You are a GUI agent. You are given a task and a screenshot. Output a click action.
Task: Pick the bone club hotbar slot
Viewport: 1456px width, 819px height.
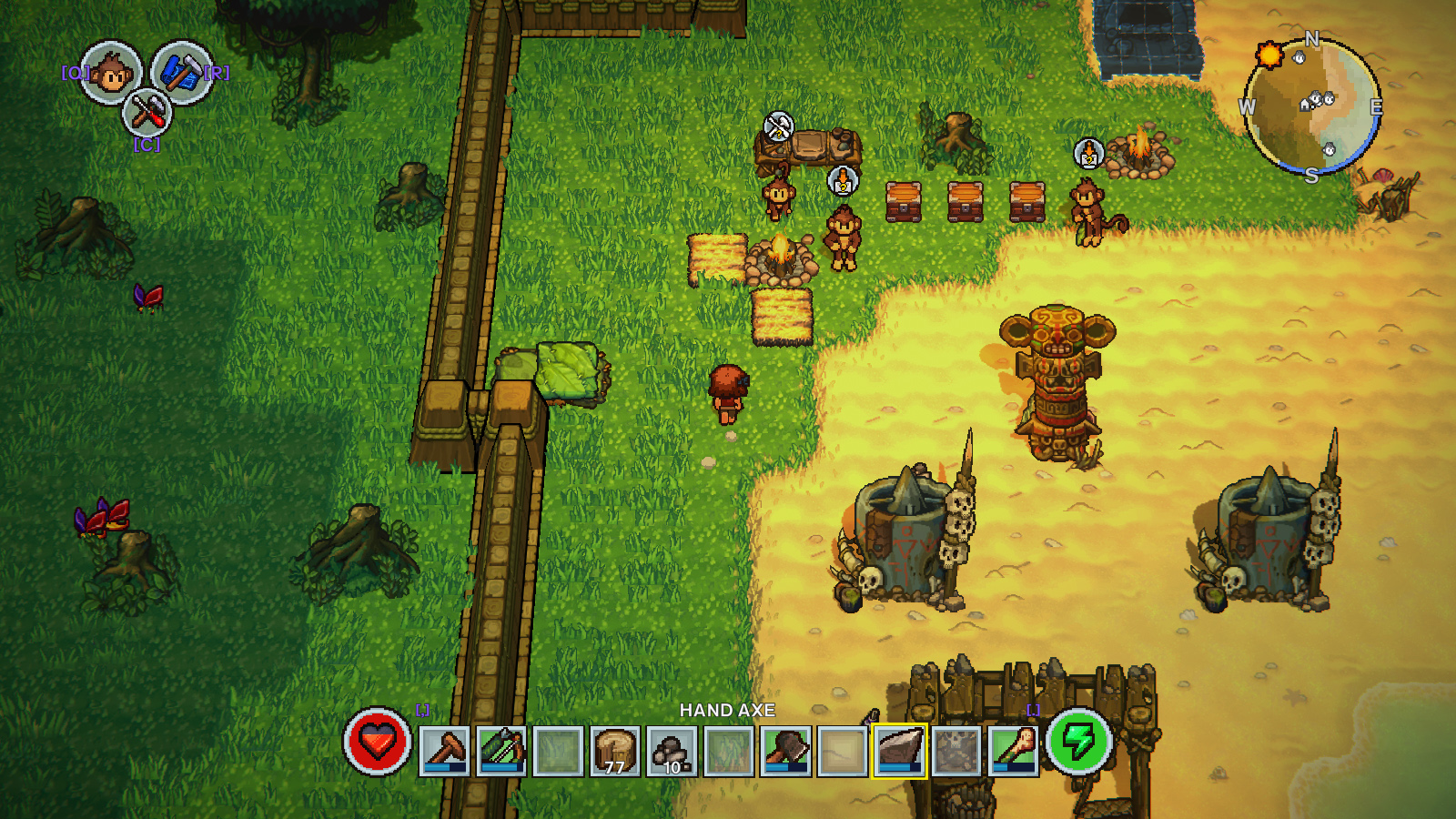1013,751
